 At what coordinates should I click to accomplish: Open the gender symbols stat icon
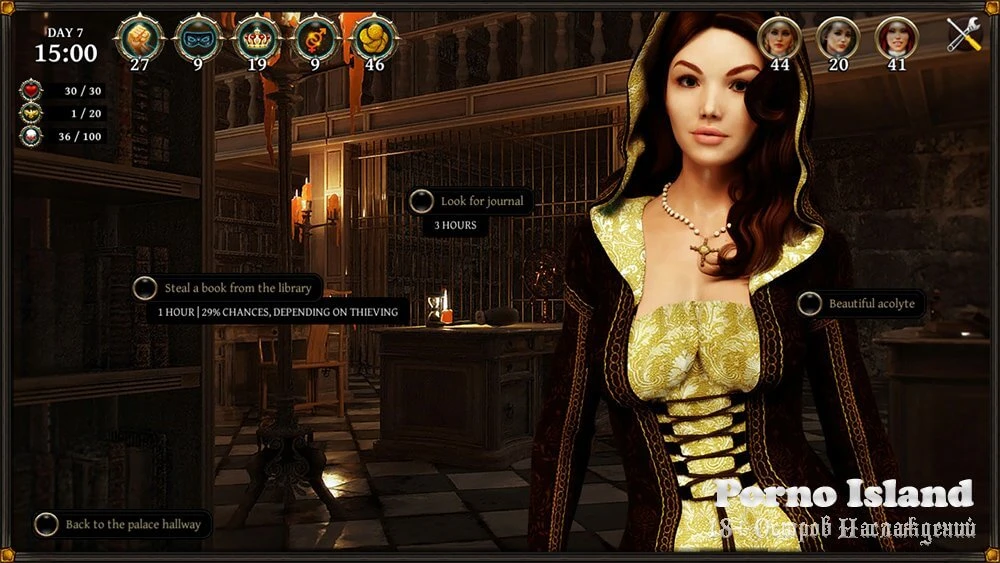point(316,39)
